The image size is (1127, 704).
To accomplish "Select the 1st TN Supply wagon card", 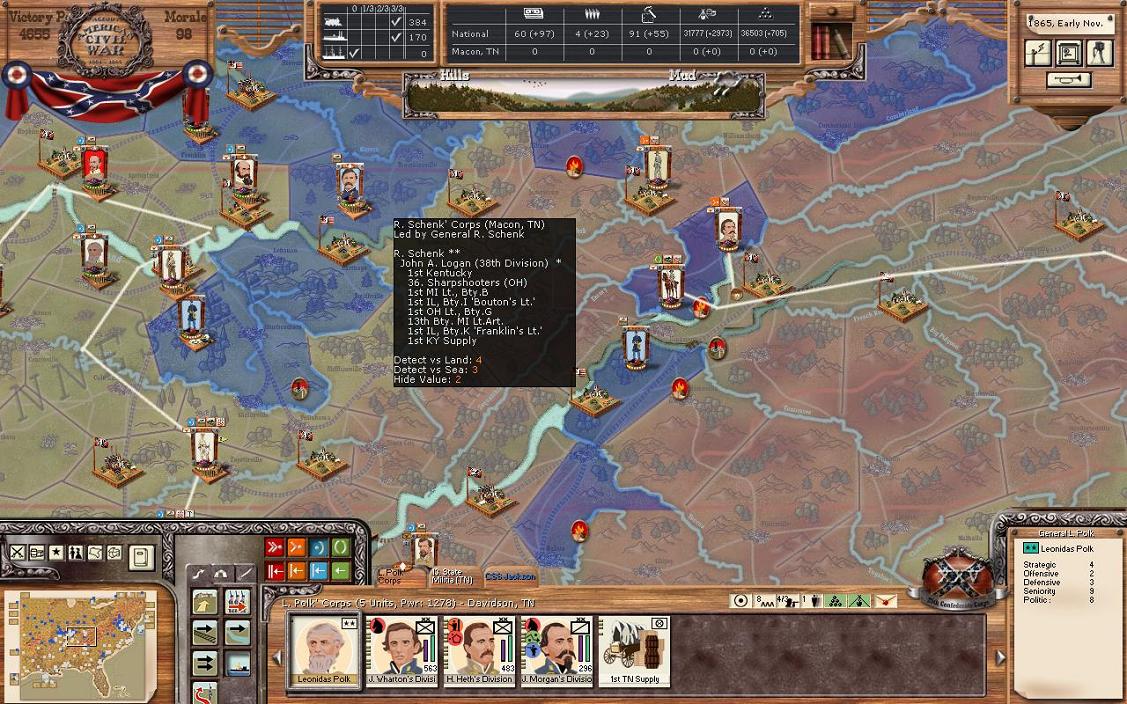I will (x=634, y=650).
